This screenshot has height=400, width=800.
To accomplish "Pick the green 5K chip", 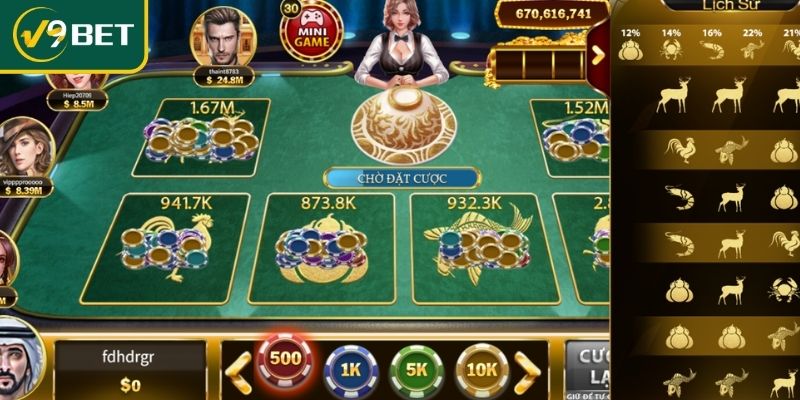I will pos(416,370).
